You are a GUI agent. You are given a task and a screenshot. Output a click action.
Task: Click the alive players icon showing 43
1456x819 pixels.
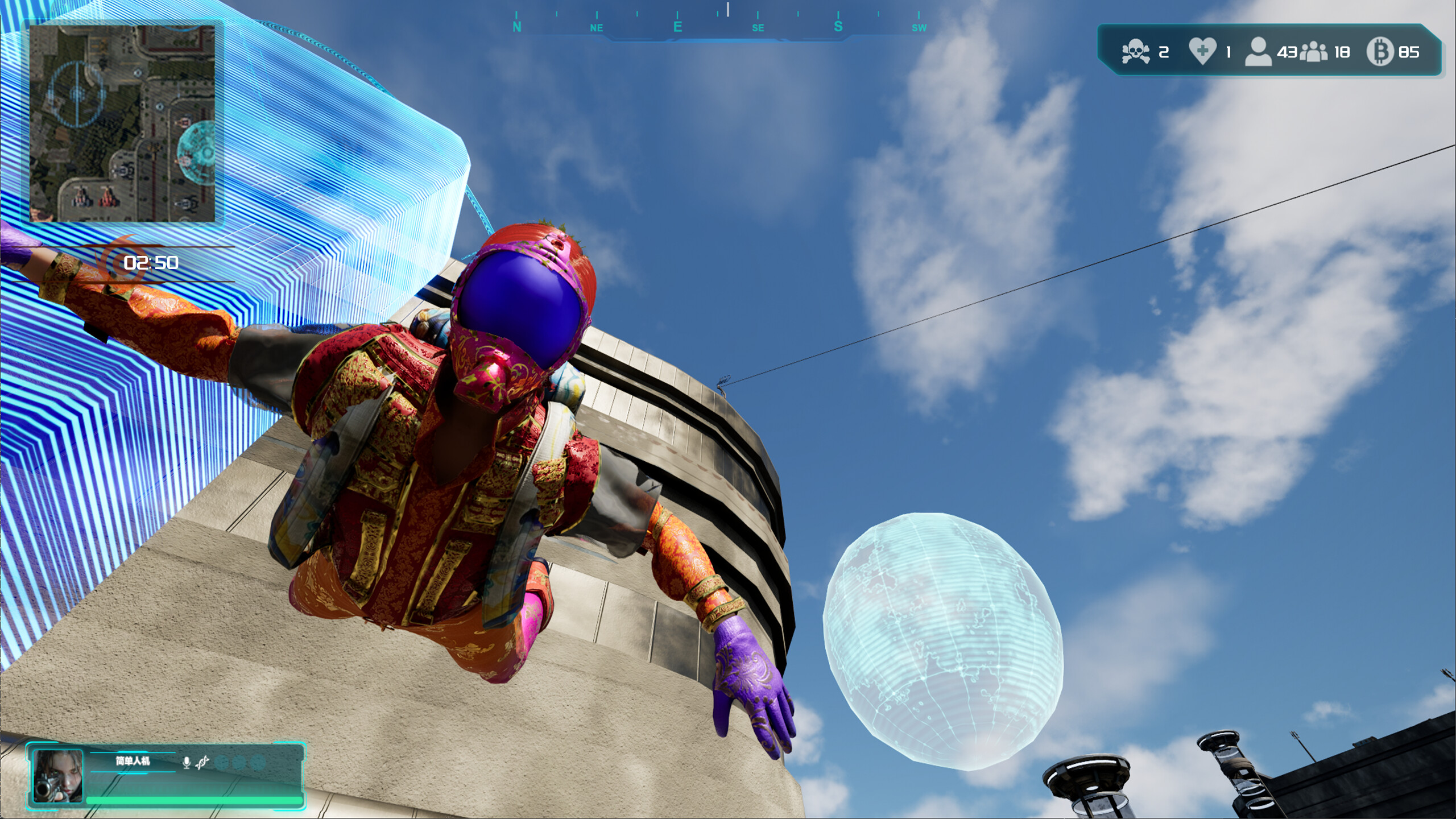pyautogui.click(x=1259, y=51)
